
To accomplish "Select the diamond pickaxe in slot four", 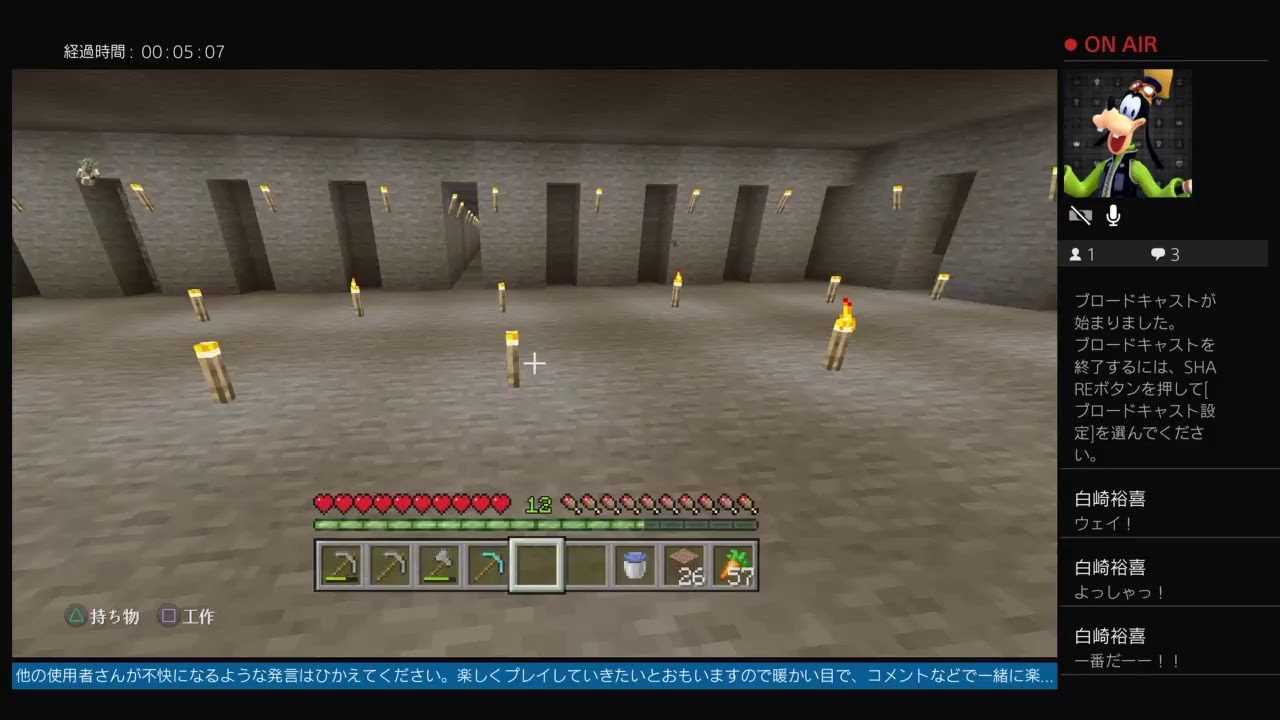I will (487, 565).
